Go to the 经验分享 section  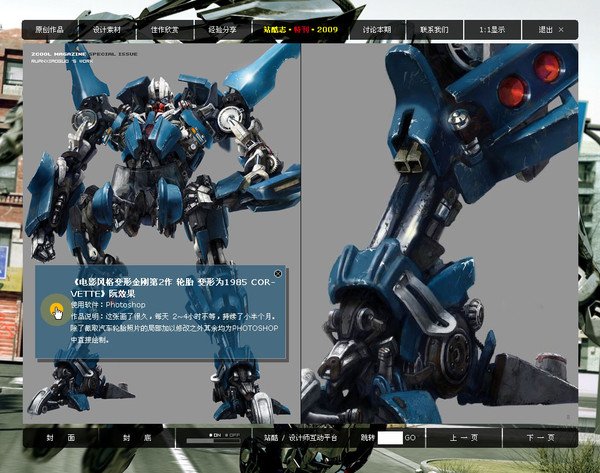tap(222, 30)
